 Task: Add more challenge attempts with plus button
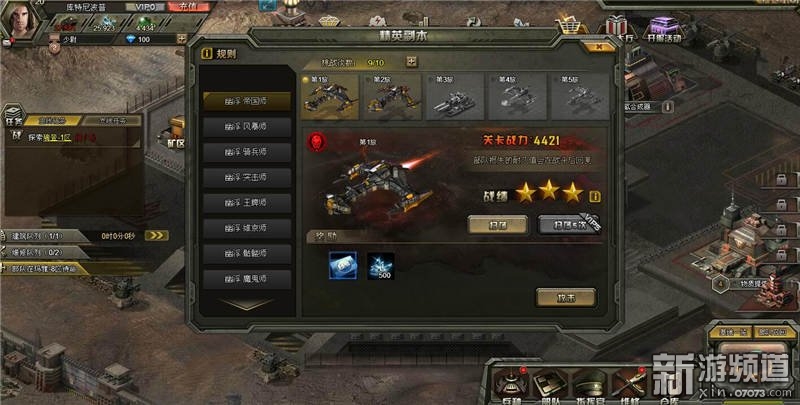coord(411,61)
